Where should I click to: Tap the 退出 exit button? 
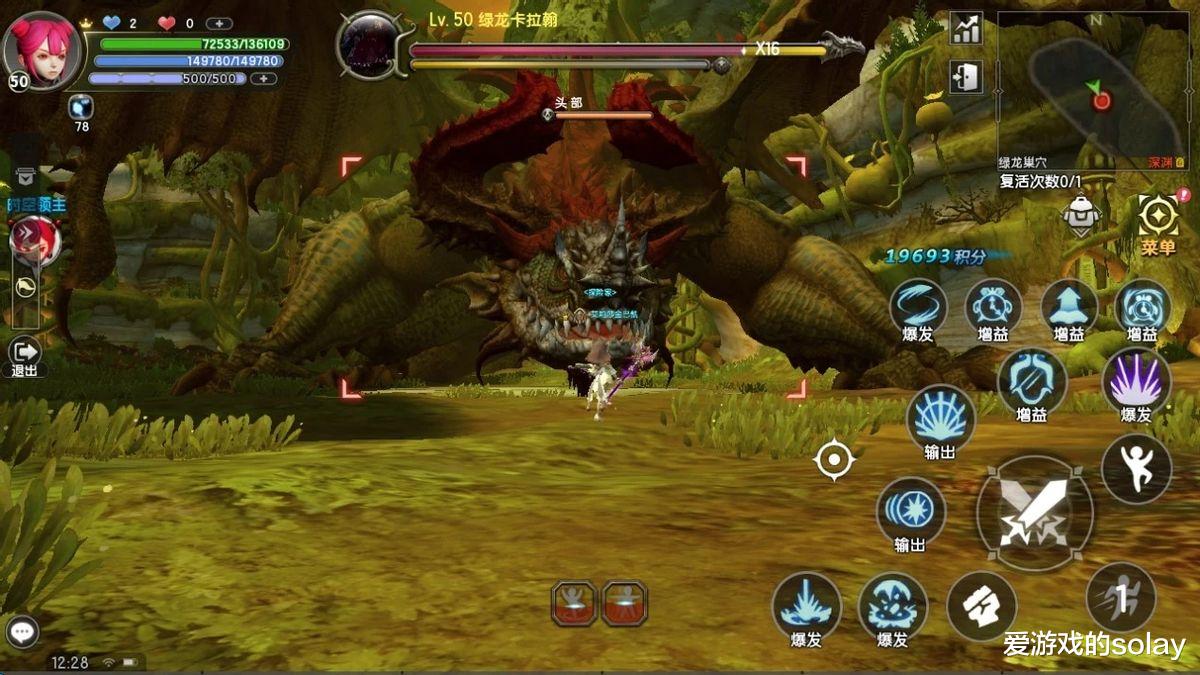[x=24, y=353]
